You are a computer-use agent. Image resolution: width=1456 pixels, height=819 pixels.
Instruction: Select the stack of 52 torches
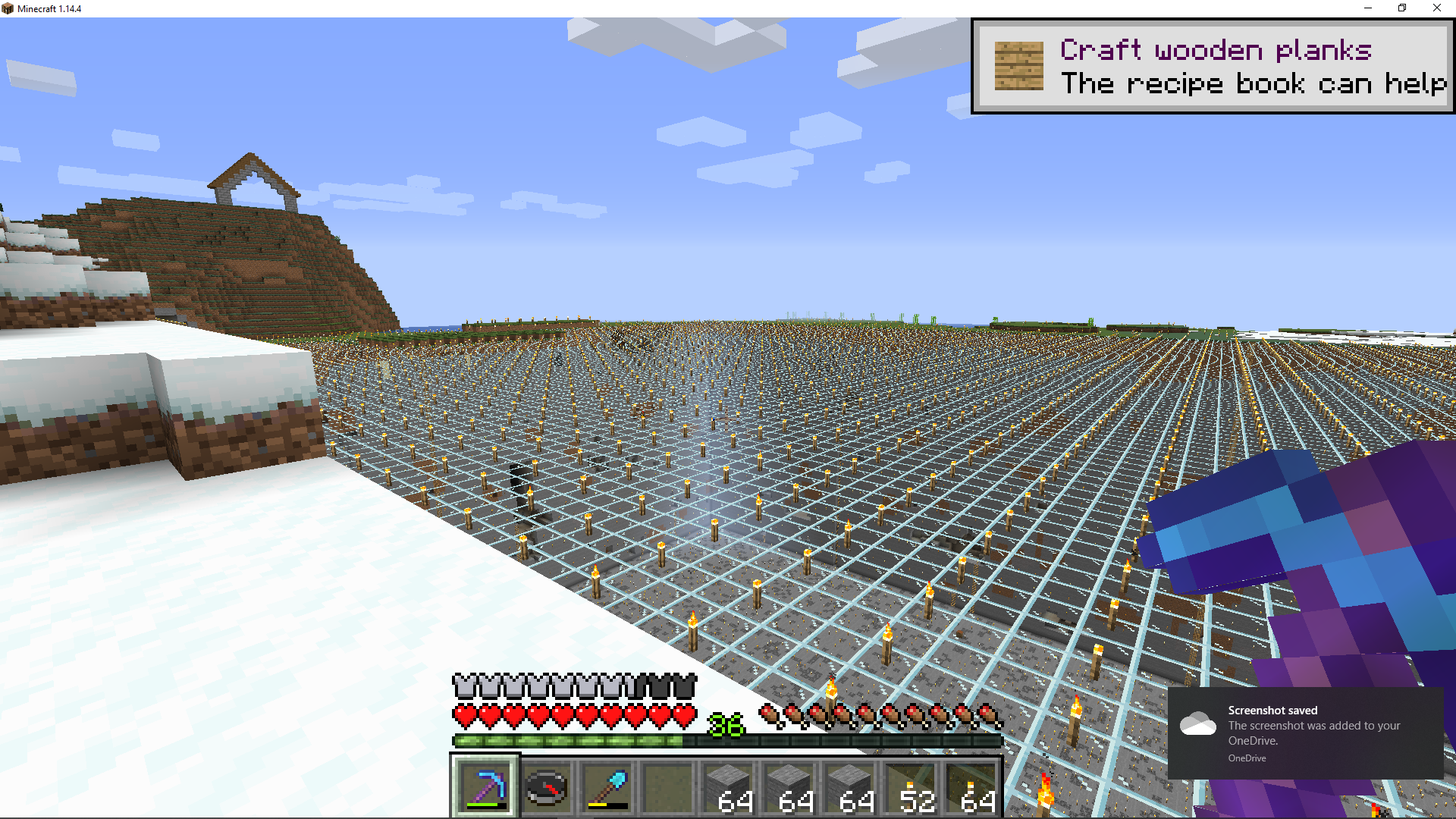pos(912,787)
